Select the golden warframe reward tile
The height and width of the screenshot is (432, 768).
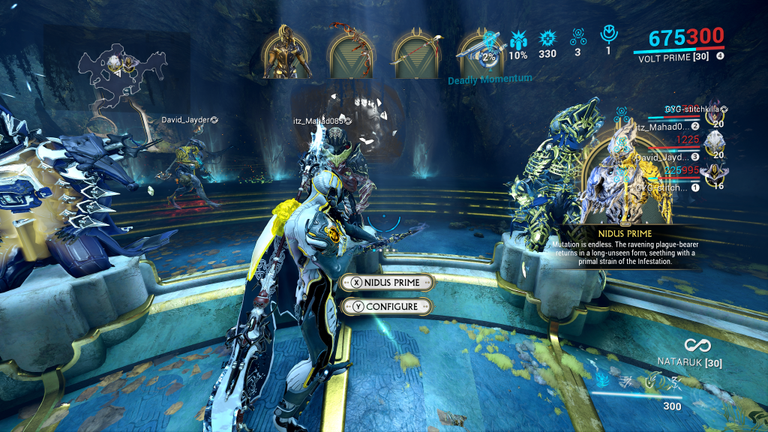click(x=286, y=53)
